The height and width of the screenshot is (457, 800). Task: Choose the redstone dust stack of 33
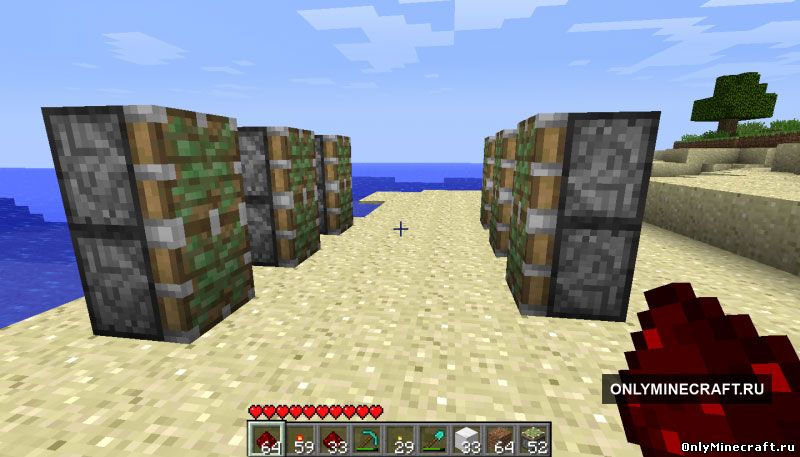tap(331, 437)
